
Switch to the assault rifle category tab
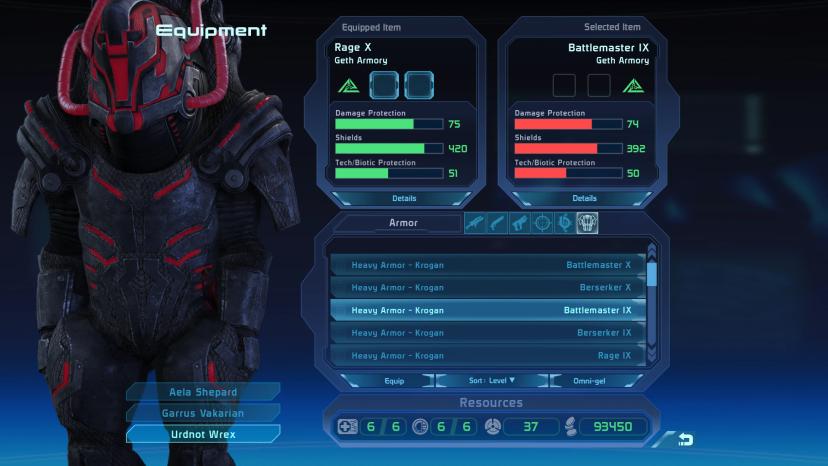point(476,223)
